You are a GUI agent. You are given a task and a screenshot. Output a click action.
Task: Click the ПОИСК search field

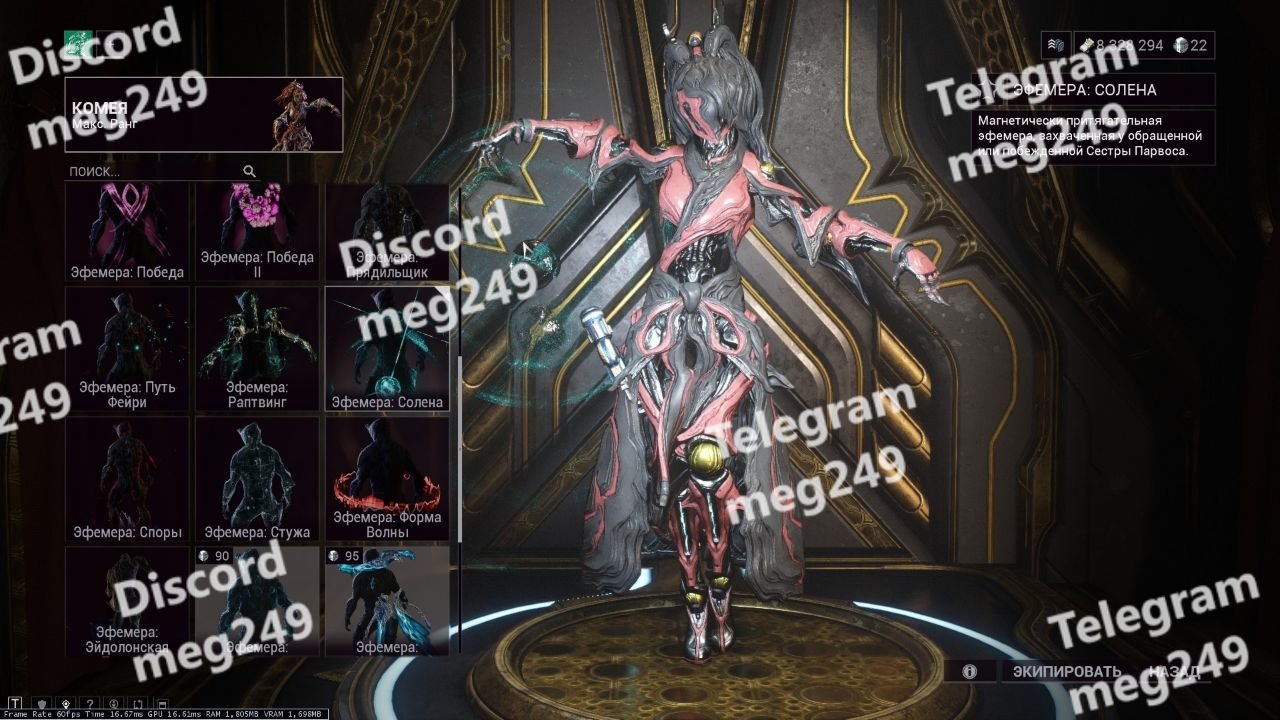click(x=155, y=171)
